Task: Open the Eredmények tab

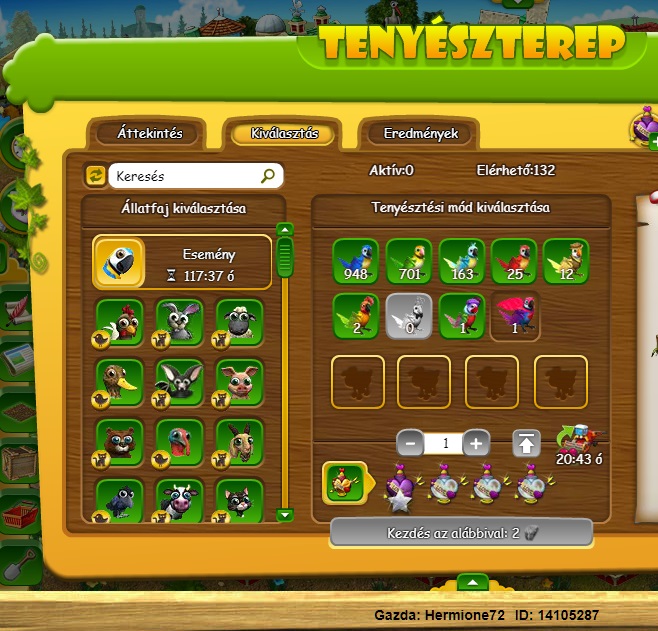Action: 420,133
